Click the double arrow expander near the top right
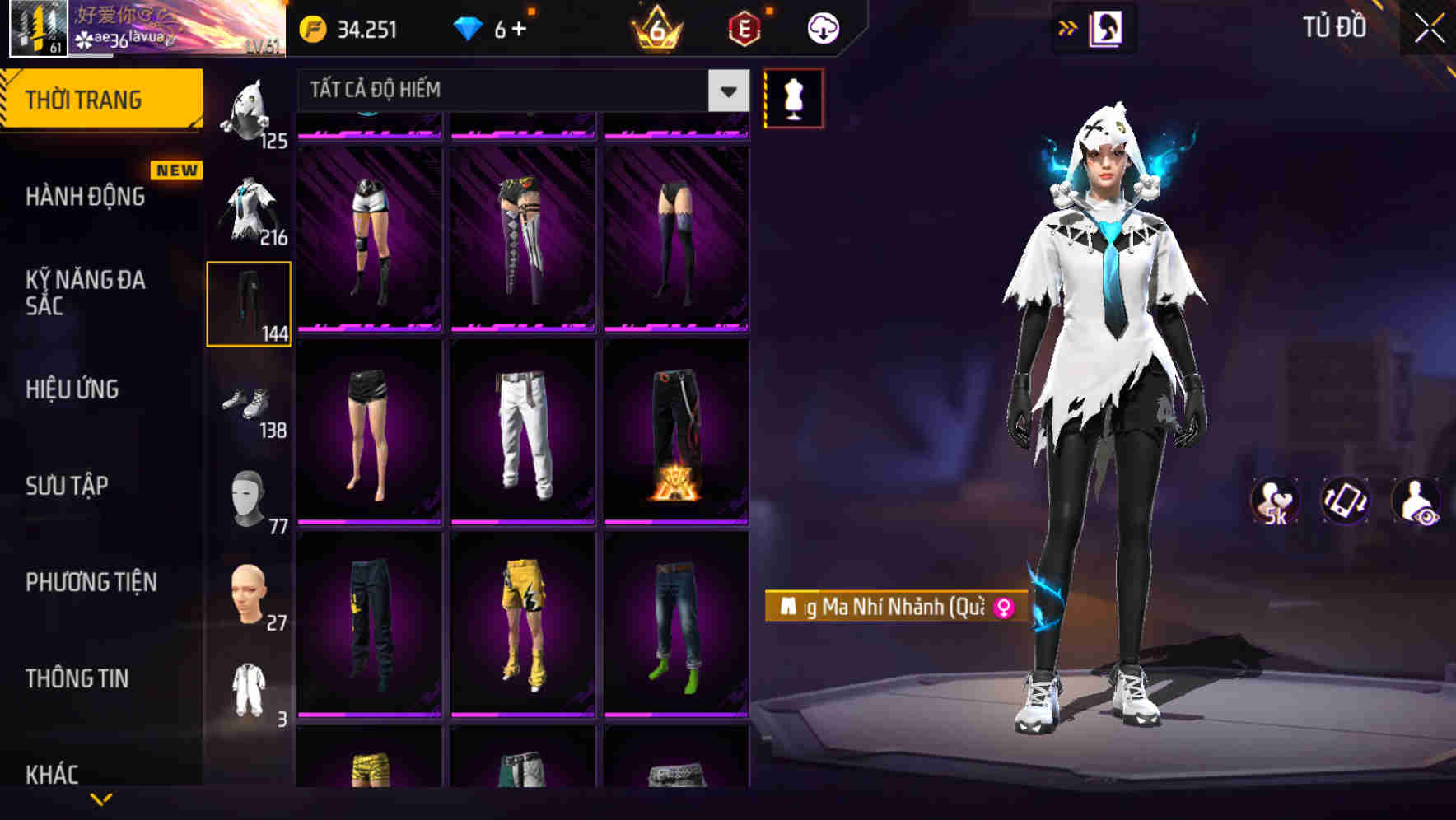This screenshot has width=1456, height=820. coord(1068,27)
